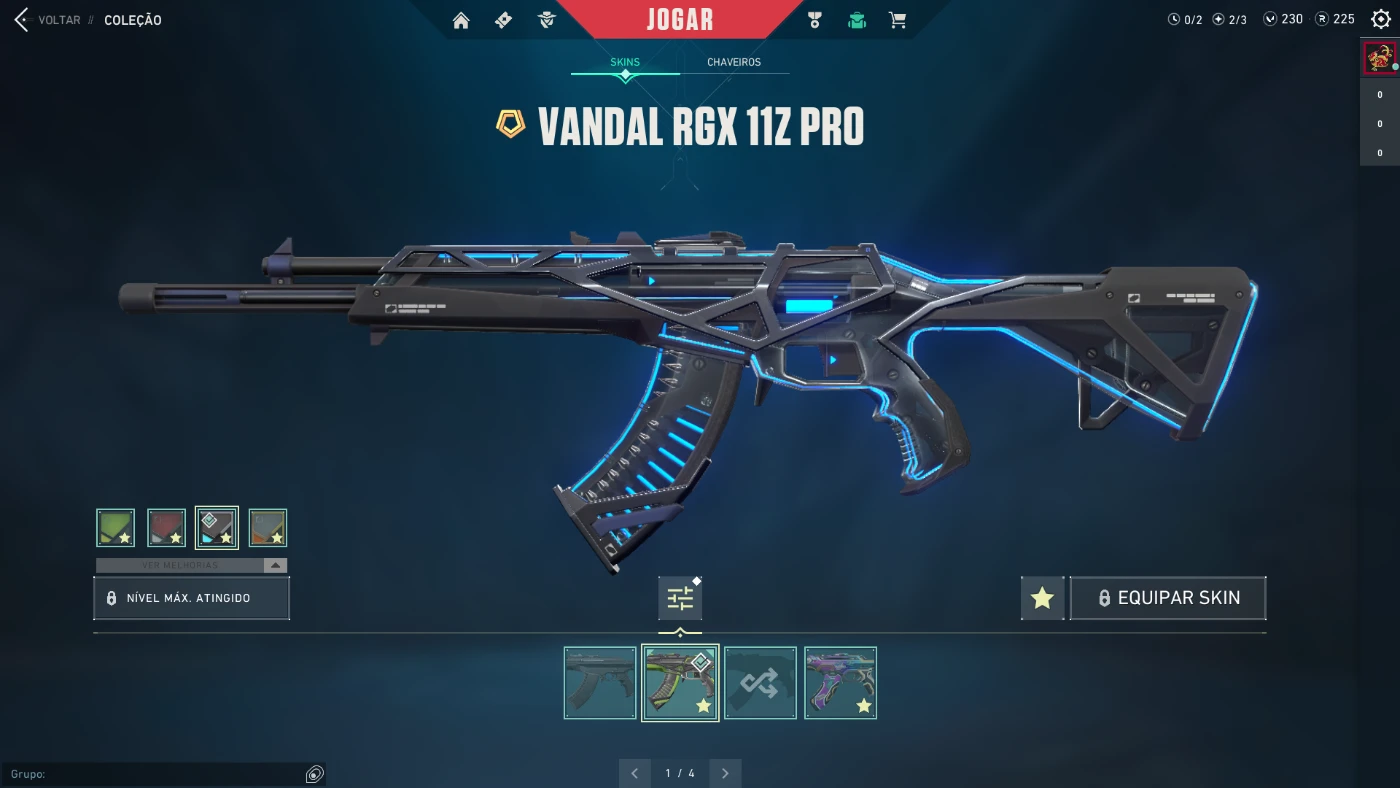Click EQUIPAR SKIN to equip the weapon
1400x788 pixels.
(1168, 597)
